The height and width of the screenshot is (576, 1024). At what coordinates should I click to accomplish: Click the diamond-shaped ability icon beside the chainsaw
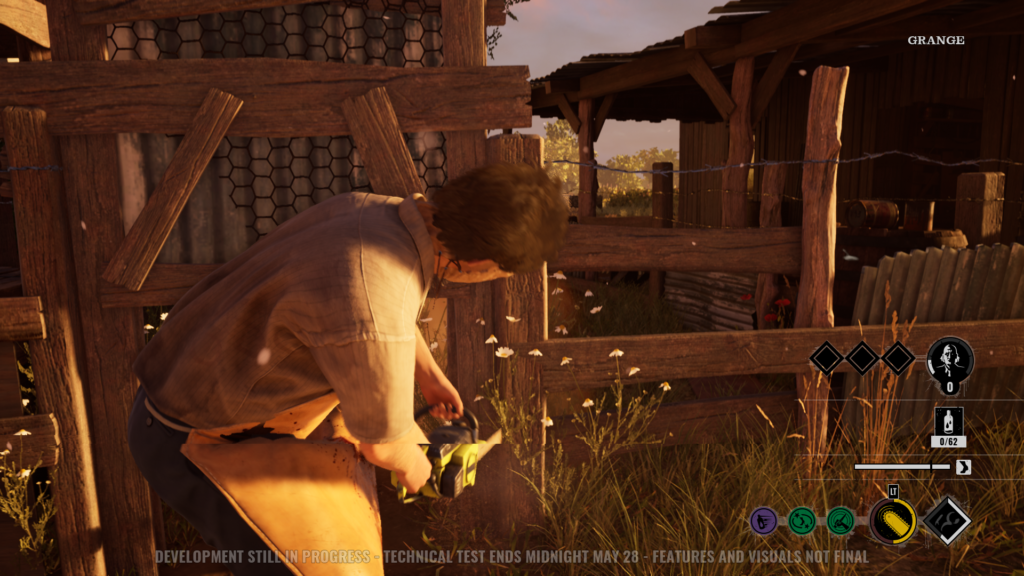pyautogui.click(x=946, y=520)
